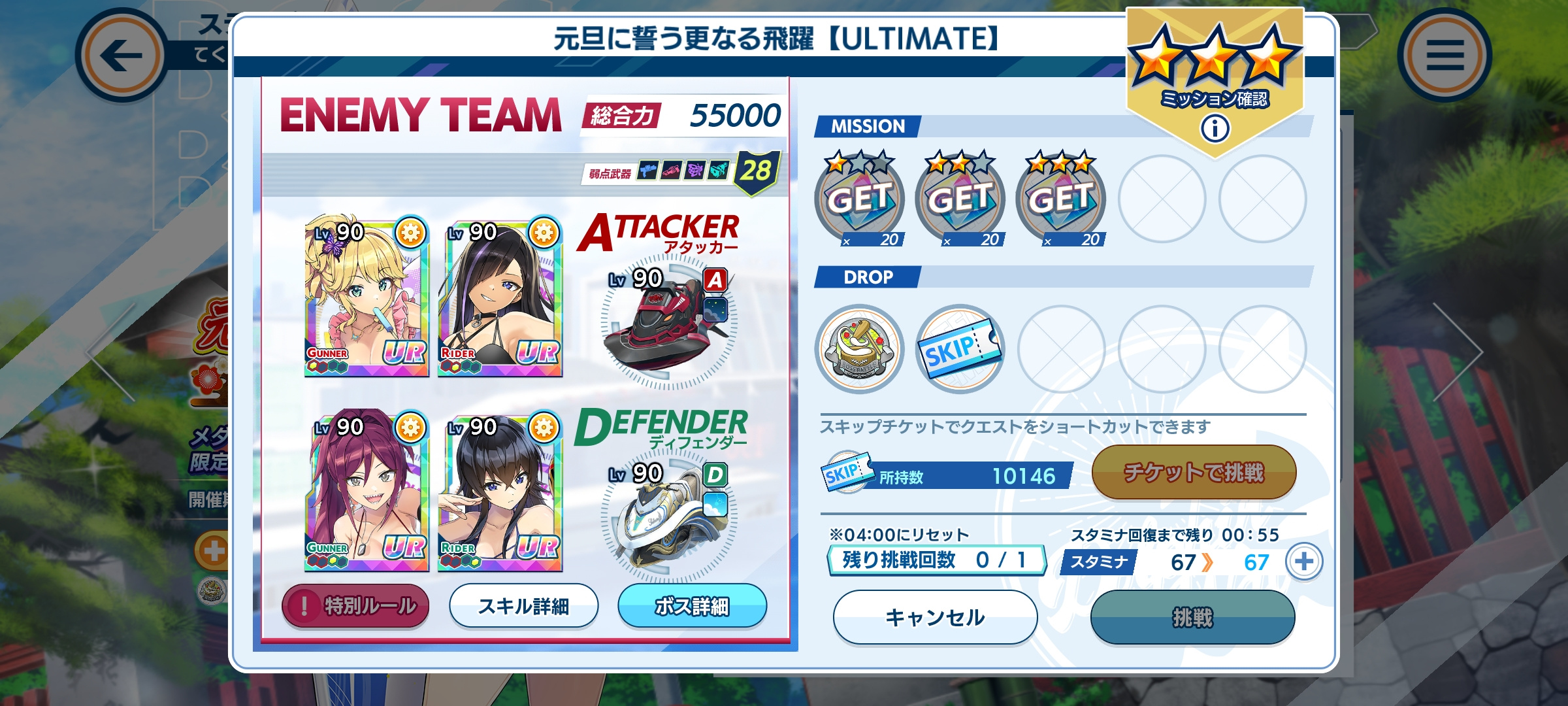Screen dimensions: 1568x706
Task: Select the purple-streaked hair Rider UR card
Action: (500, 297)
